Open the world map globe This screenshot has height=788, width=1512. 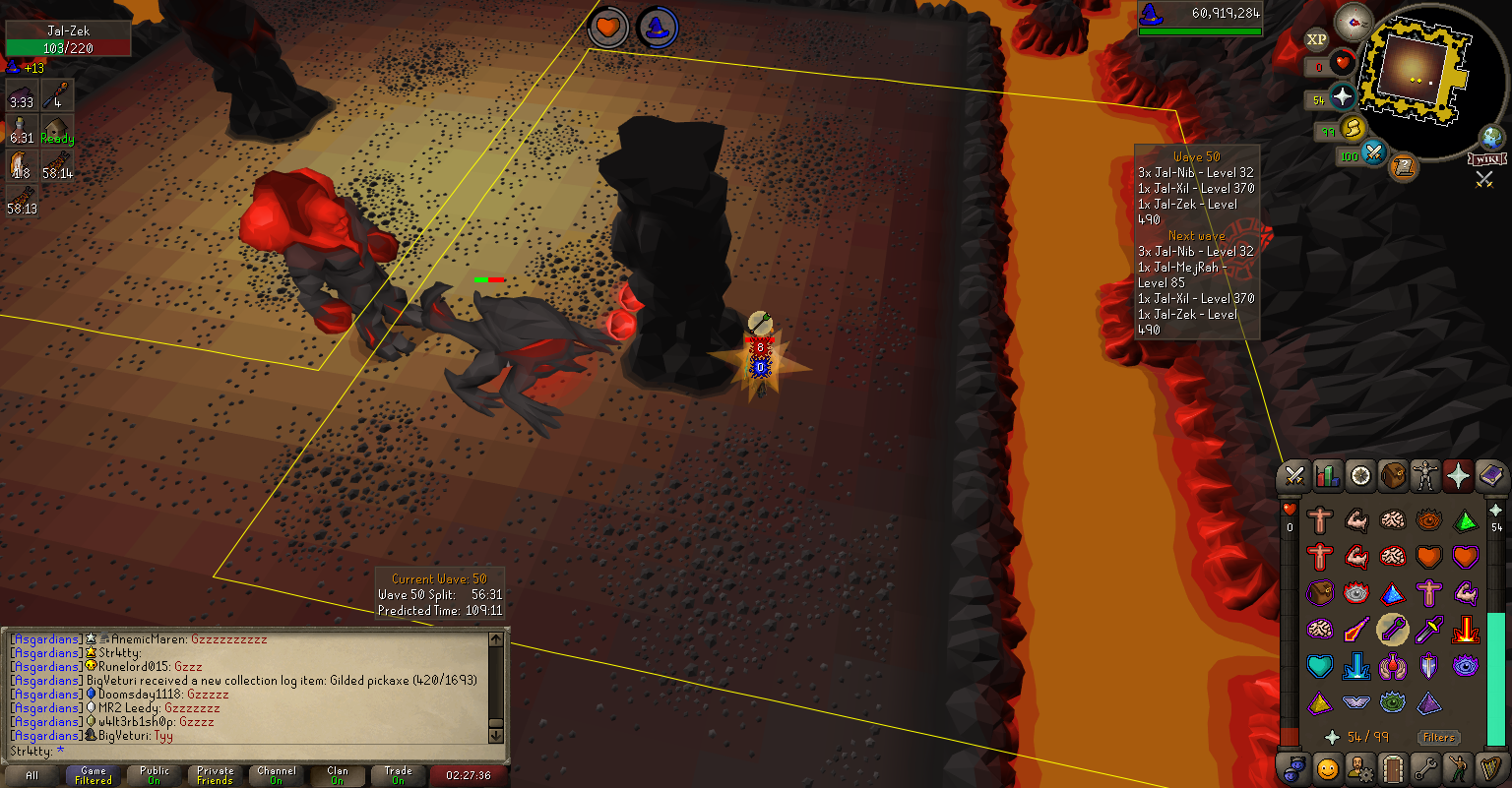pos(1492,138)
